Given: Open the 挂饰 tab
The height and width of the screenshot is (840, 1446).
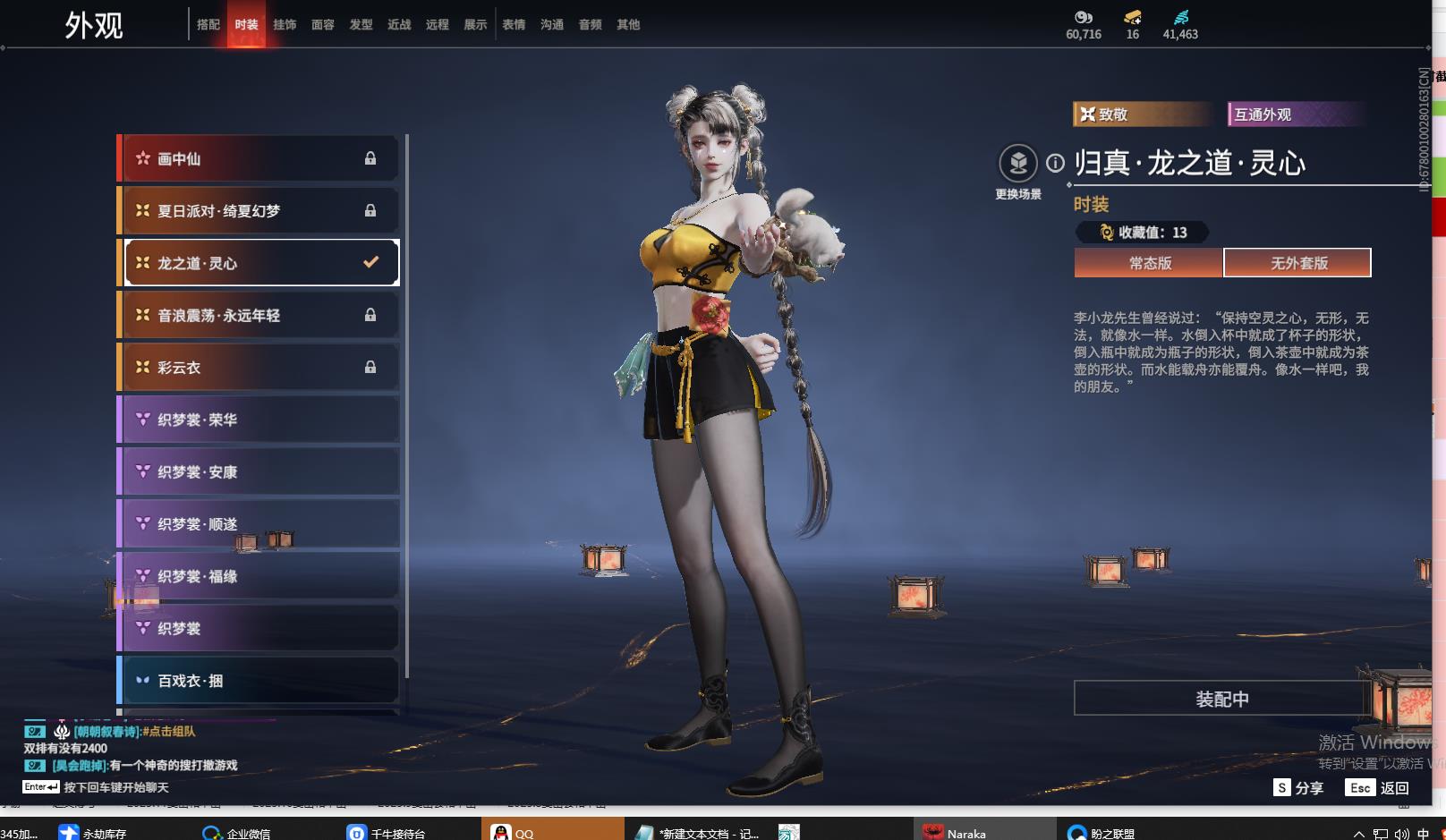Looking at the screenshot, I should click(285, 25).
